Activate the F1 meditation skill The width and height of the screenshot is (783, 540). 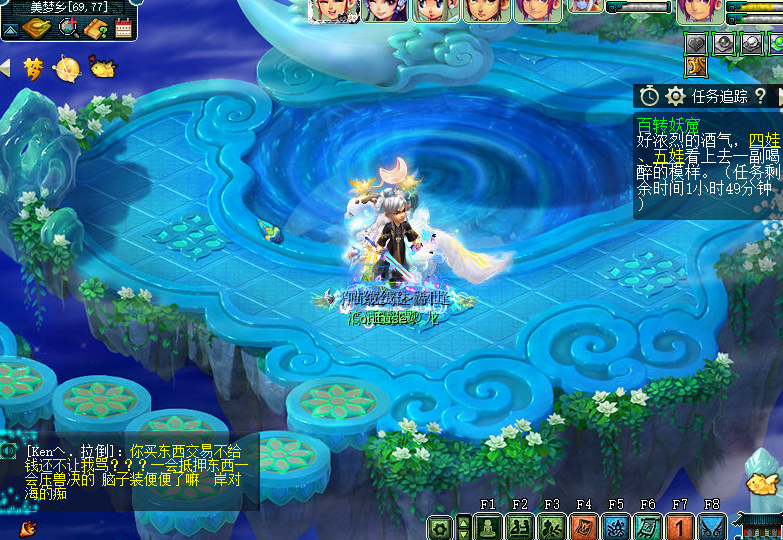[x=488, y=526]
